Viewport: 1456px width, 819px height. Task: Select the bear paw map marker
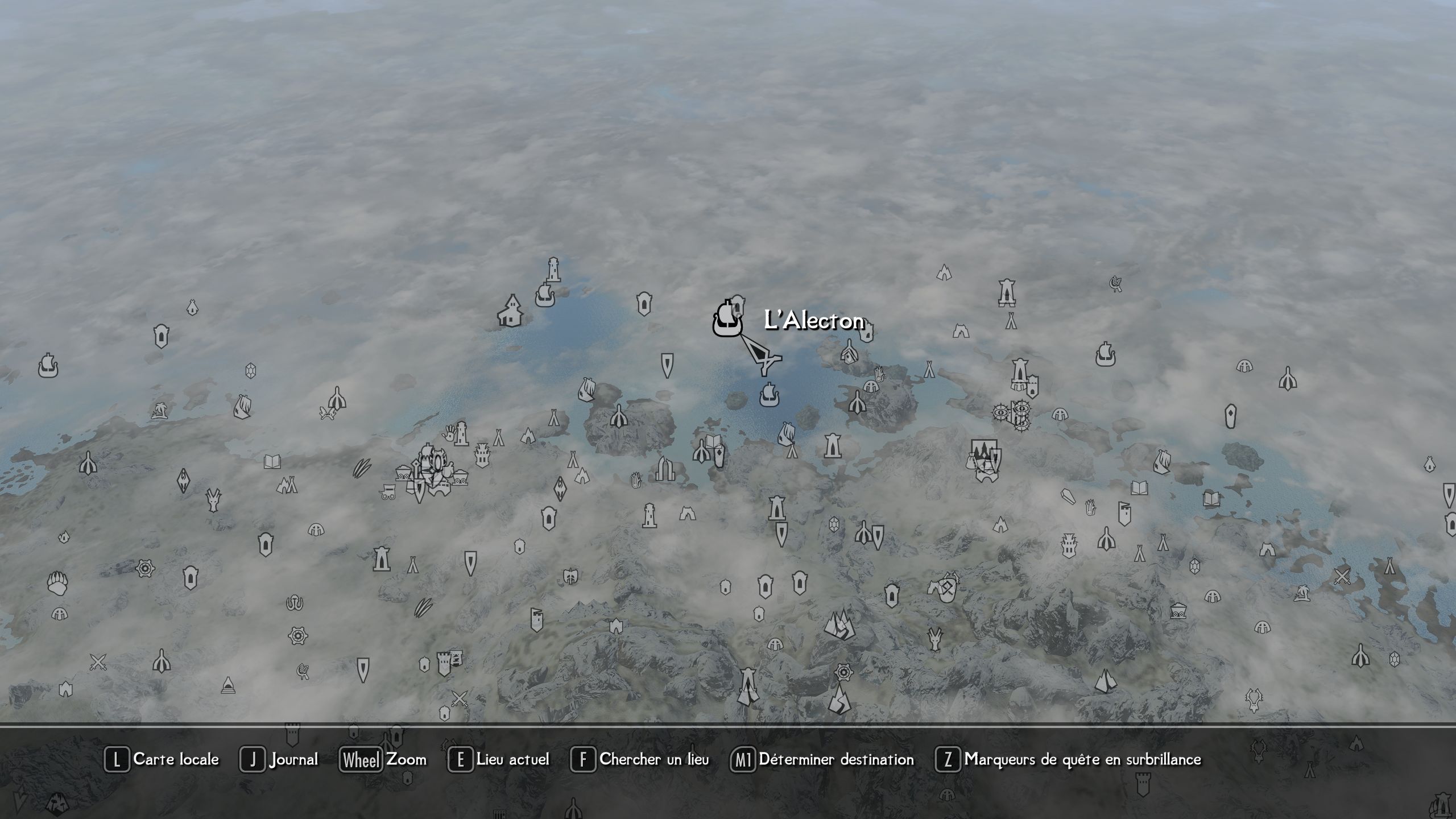point(57,583)
